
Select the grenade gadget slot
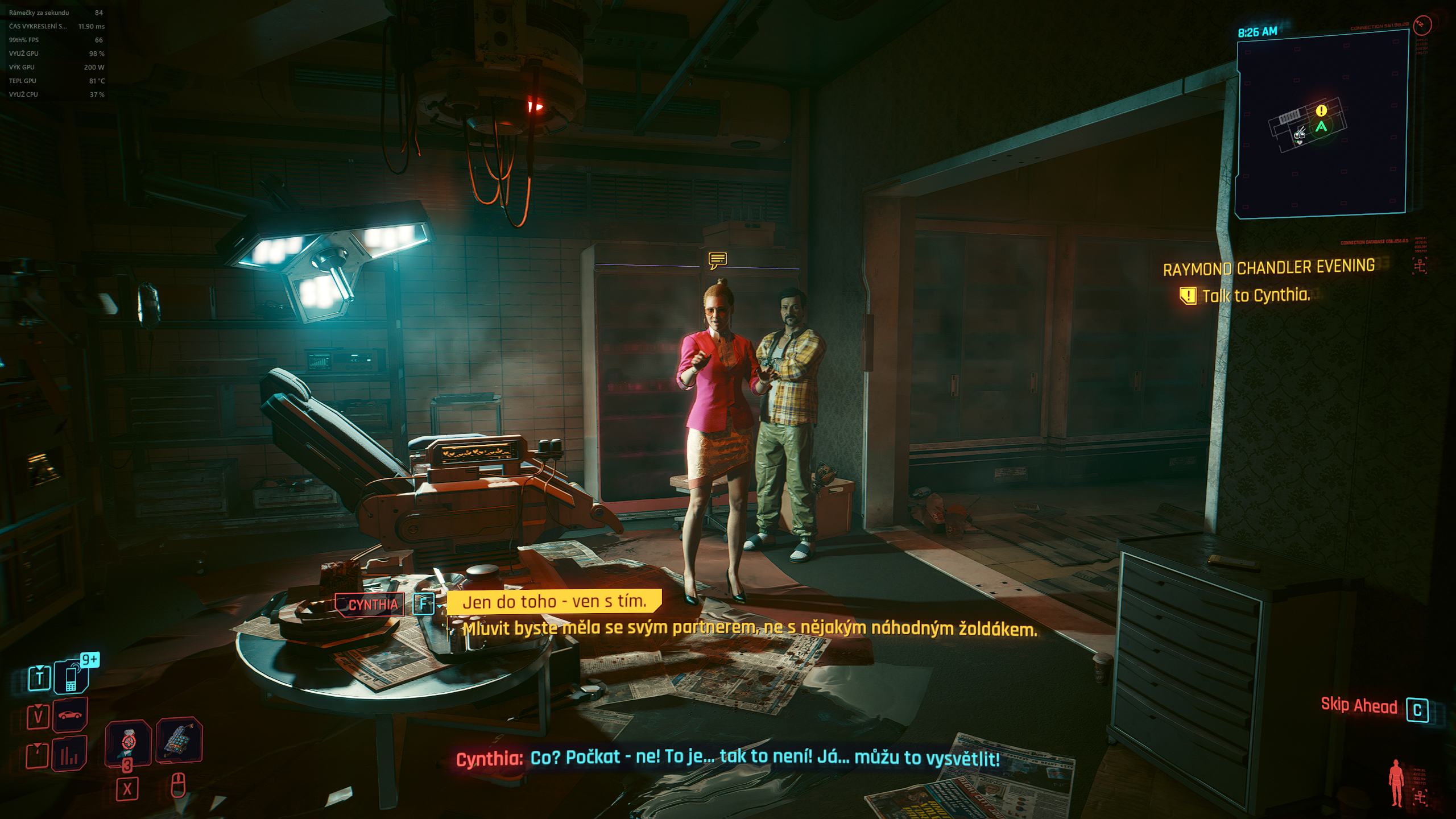(x=179, y=739)
